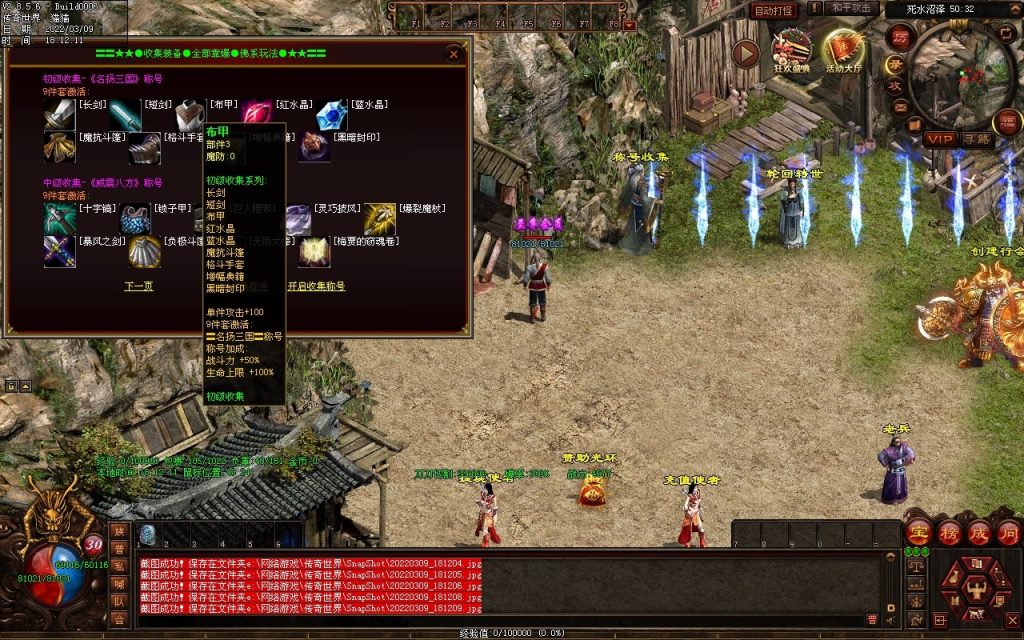
Task: Select the 短剑 short sword icon
Action: [126, 117]
